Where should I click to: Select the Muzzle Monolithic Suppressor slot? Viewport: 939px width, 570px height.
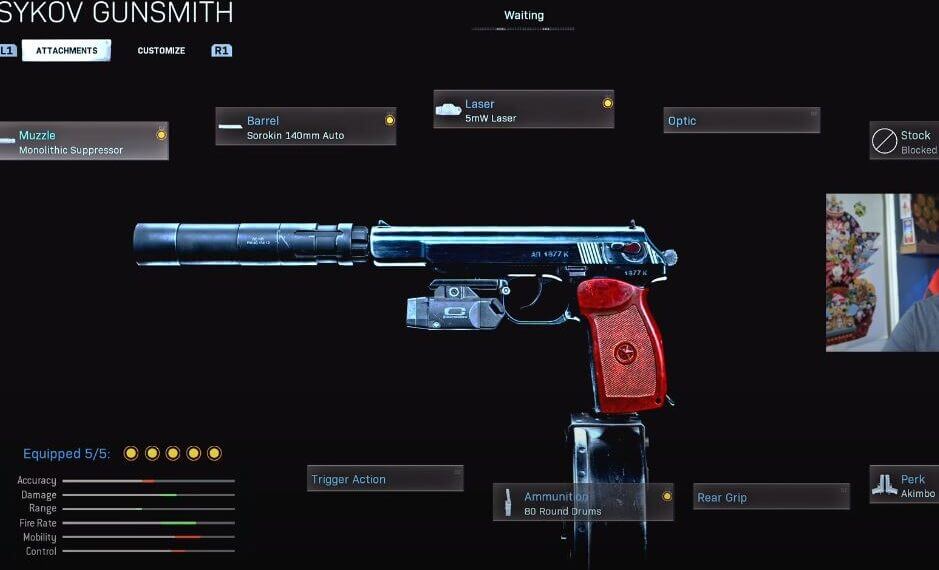[x=84, y=142]
